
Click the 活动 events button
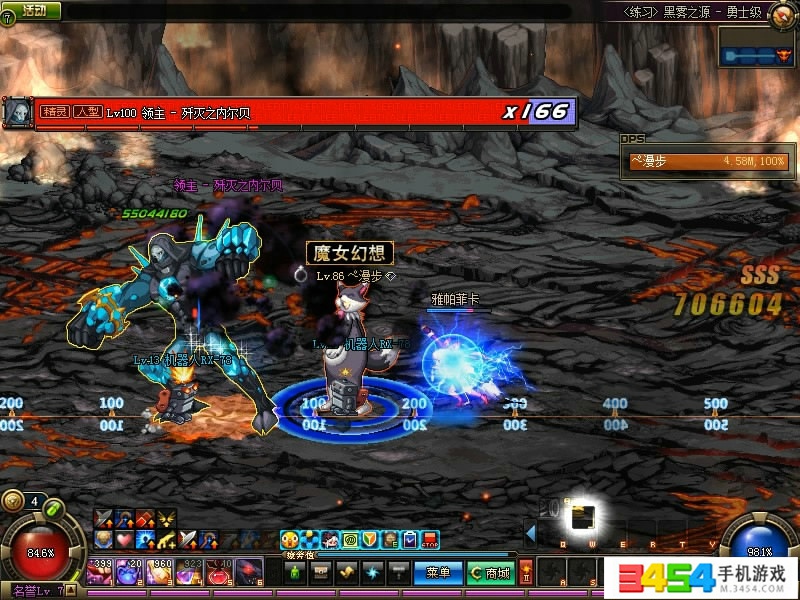[33, 10]
